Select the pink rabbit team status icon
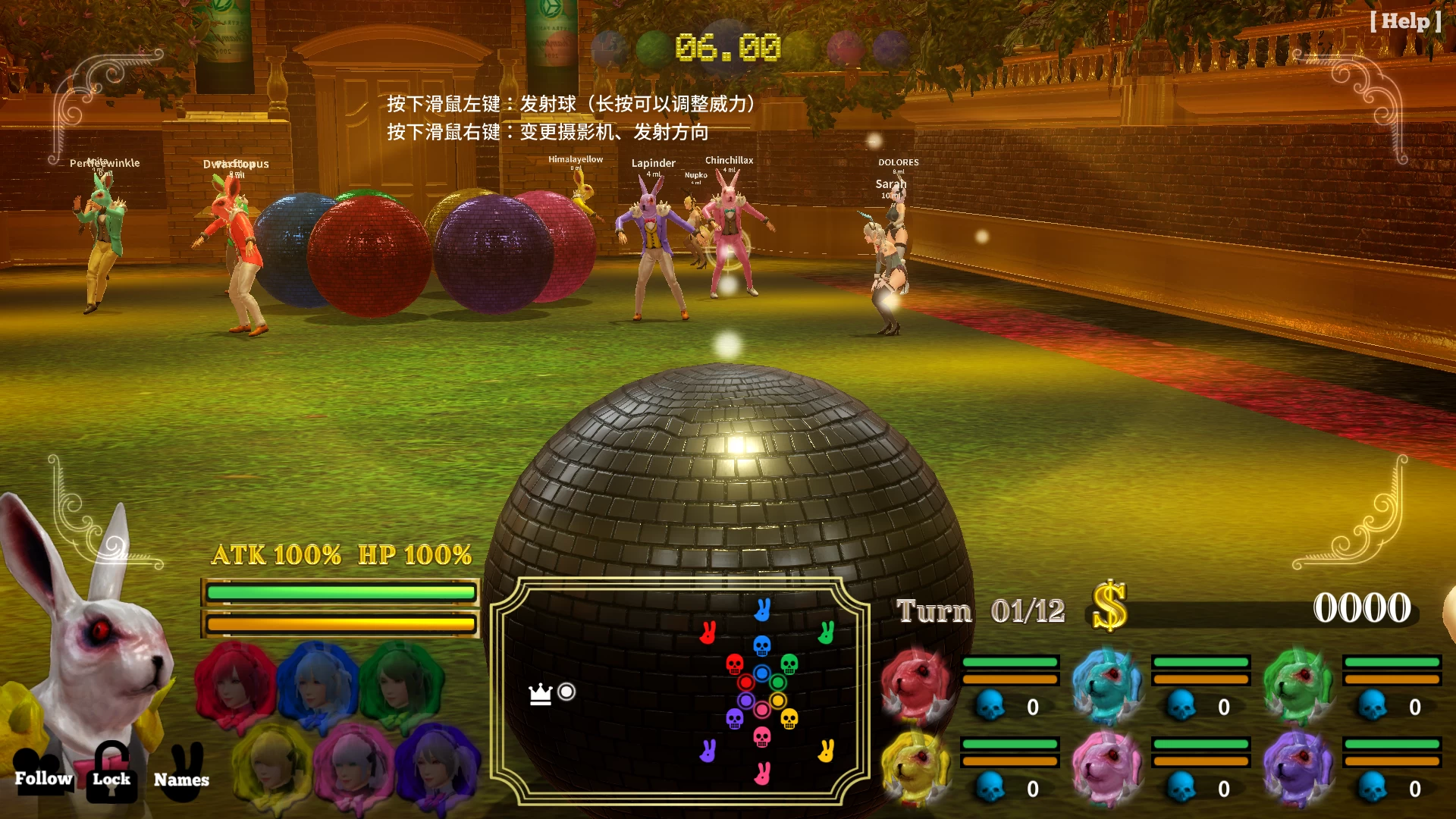1456x819 pixels. [1107, 766]
